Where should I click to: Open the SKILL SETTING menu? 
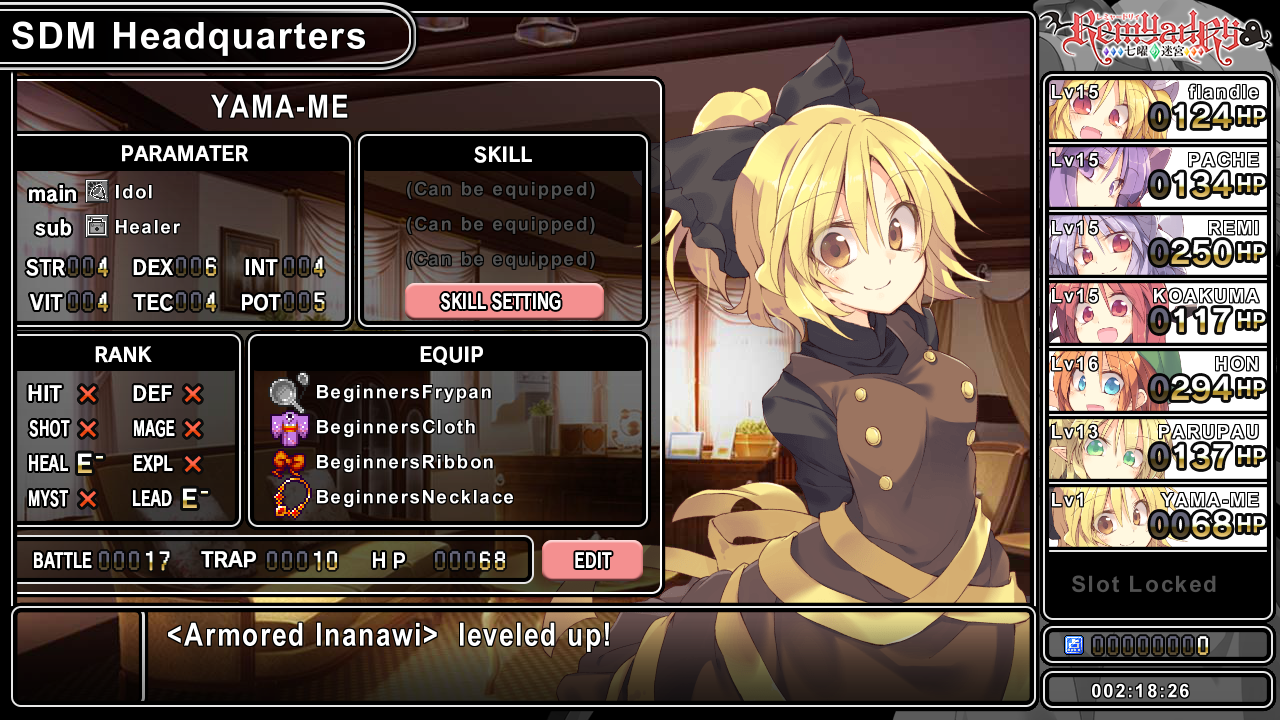tap(504, 301)
